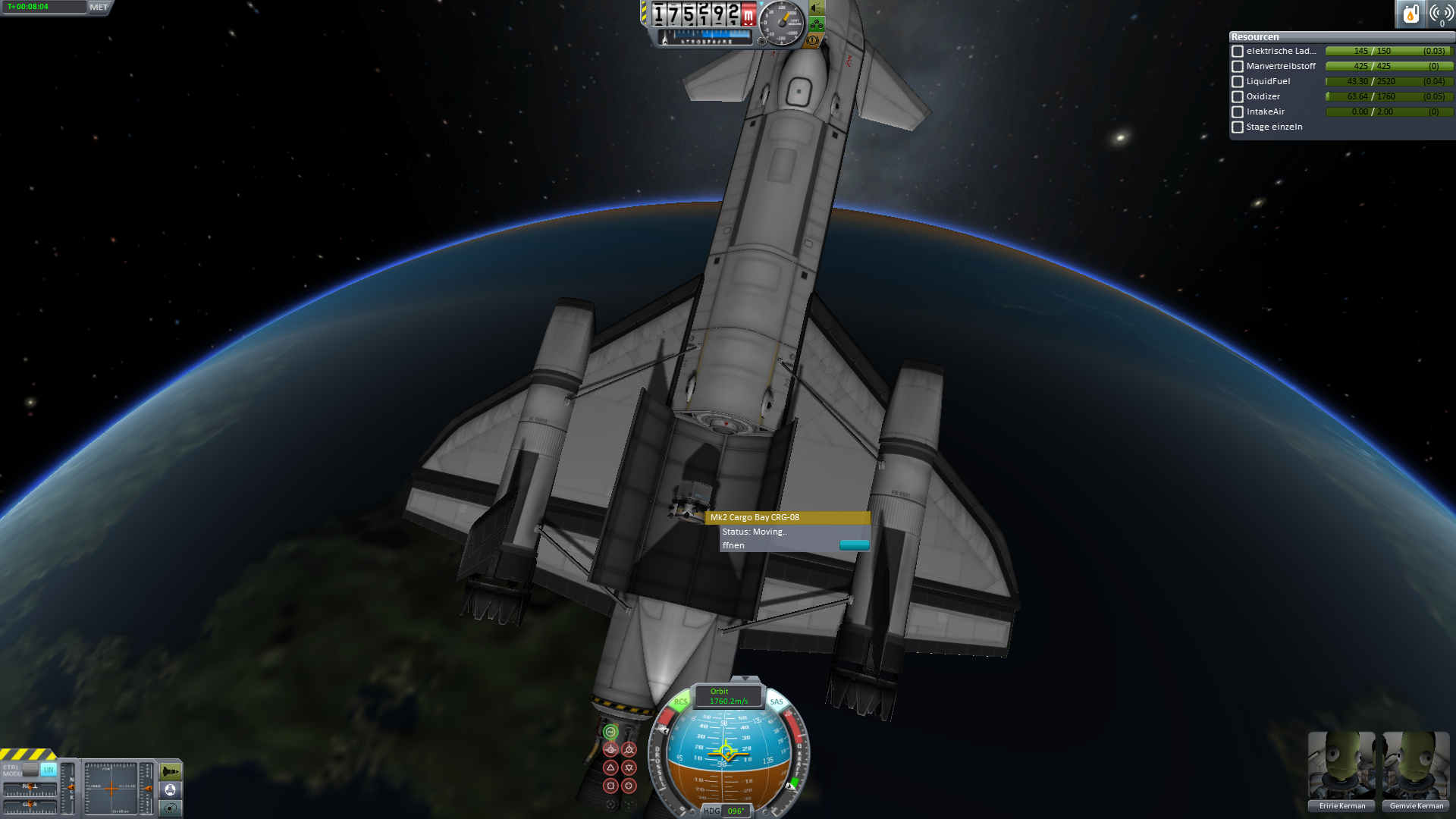Cycle the Orbit speed display mode
Screen dimensions: 1456x819
728,696
